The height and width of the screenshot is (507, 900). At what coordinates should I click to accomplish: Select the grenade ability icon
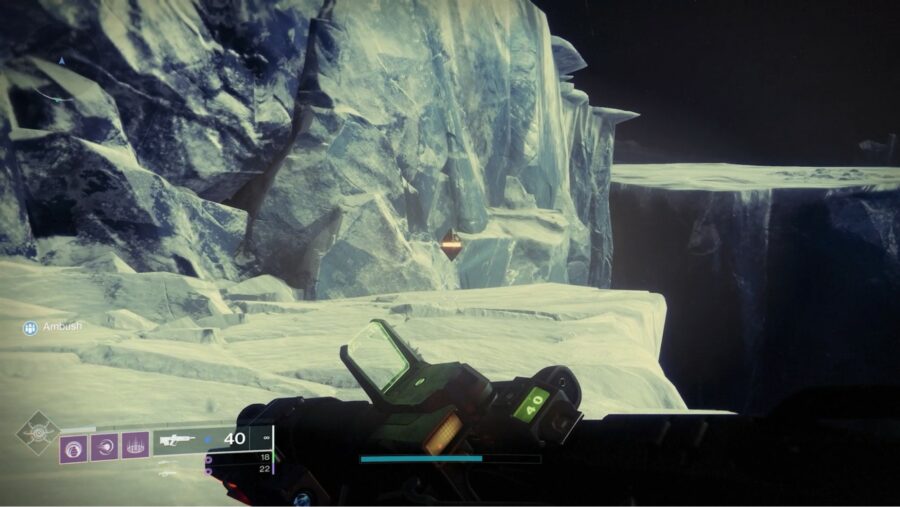click(x=73, y=446)
